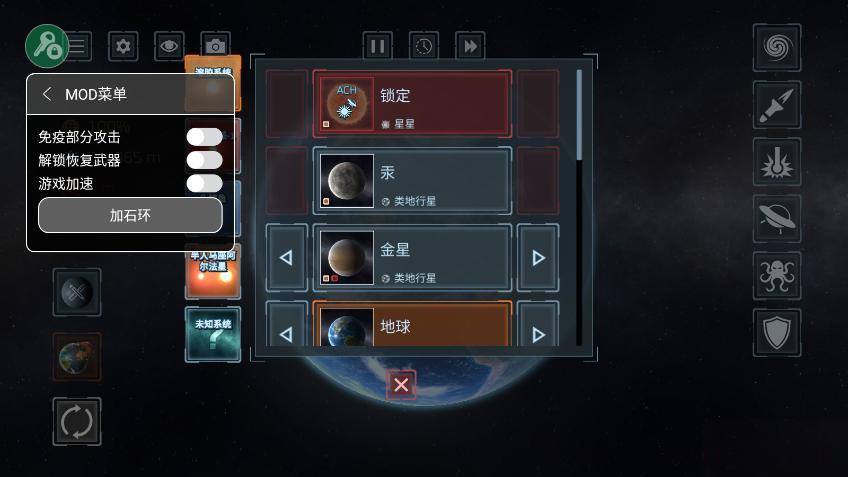Toggle the eye visibility icon
The height and width of the screenshot is (477, 848).
click(169, 46)
